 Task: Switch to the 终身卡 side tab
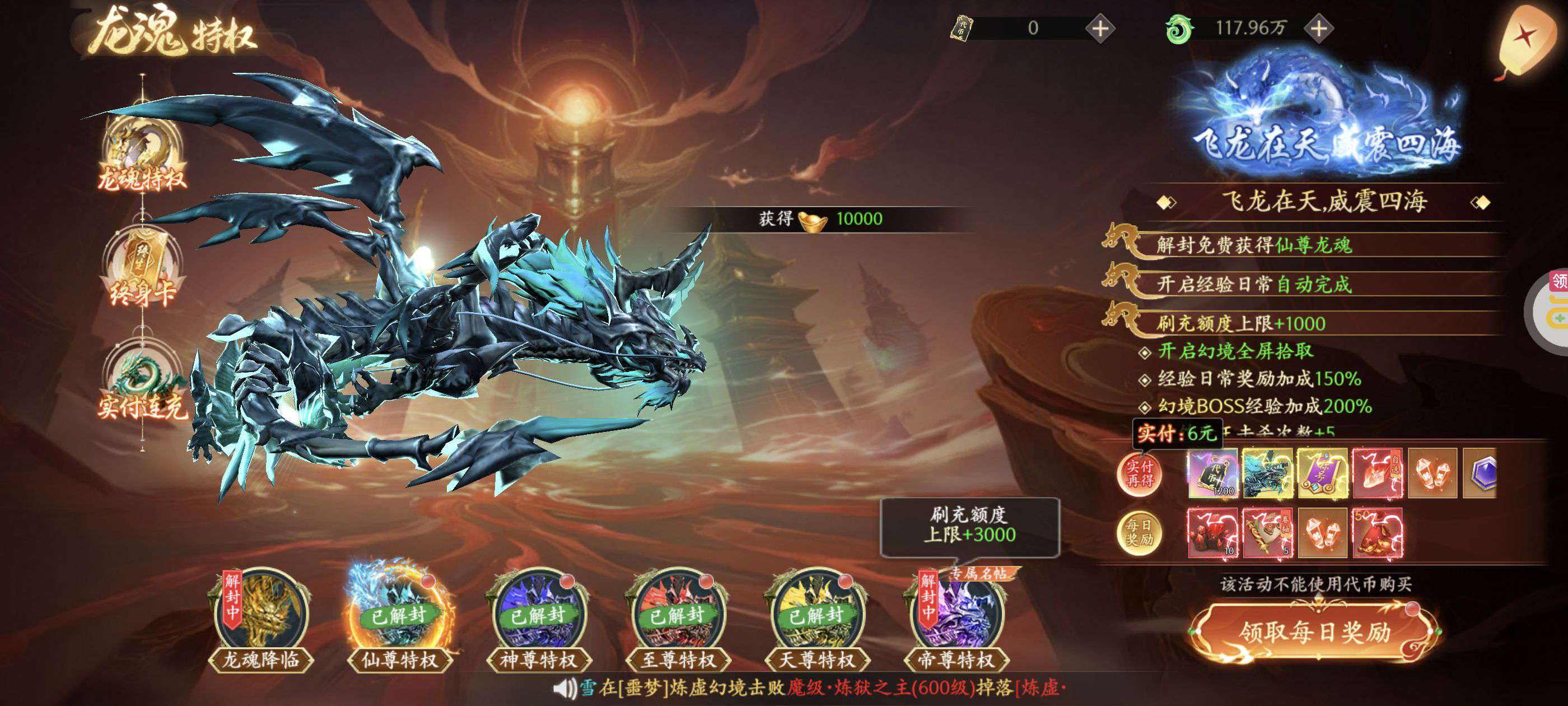tap(142, 268)
